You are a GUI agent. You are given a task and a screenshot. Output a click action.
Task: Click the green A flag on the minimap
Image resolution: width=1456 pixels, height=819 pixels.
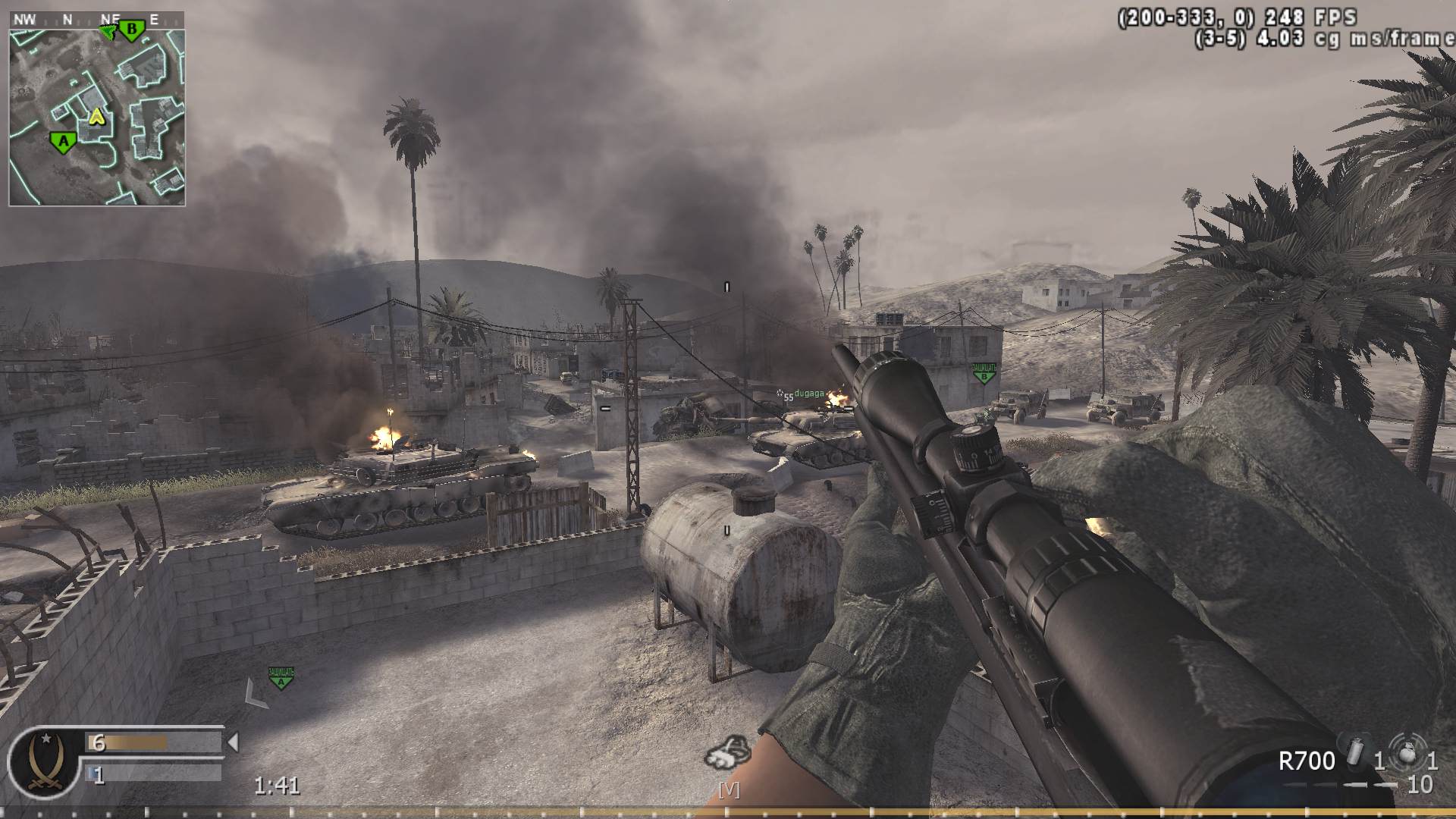click(x=62, y=140)
